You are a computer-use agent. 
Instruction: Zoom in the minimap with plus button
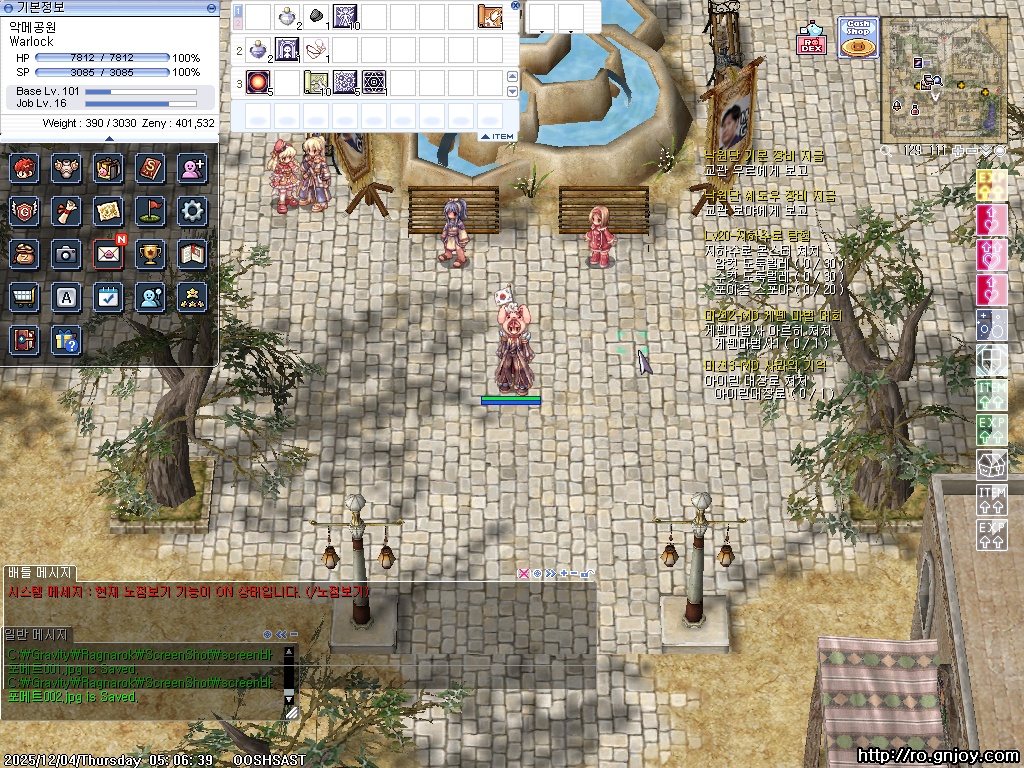coord(957,150)
